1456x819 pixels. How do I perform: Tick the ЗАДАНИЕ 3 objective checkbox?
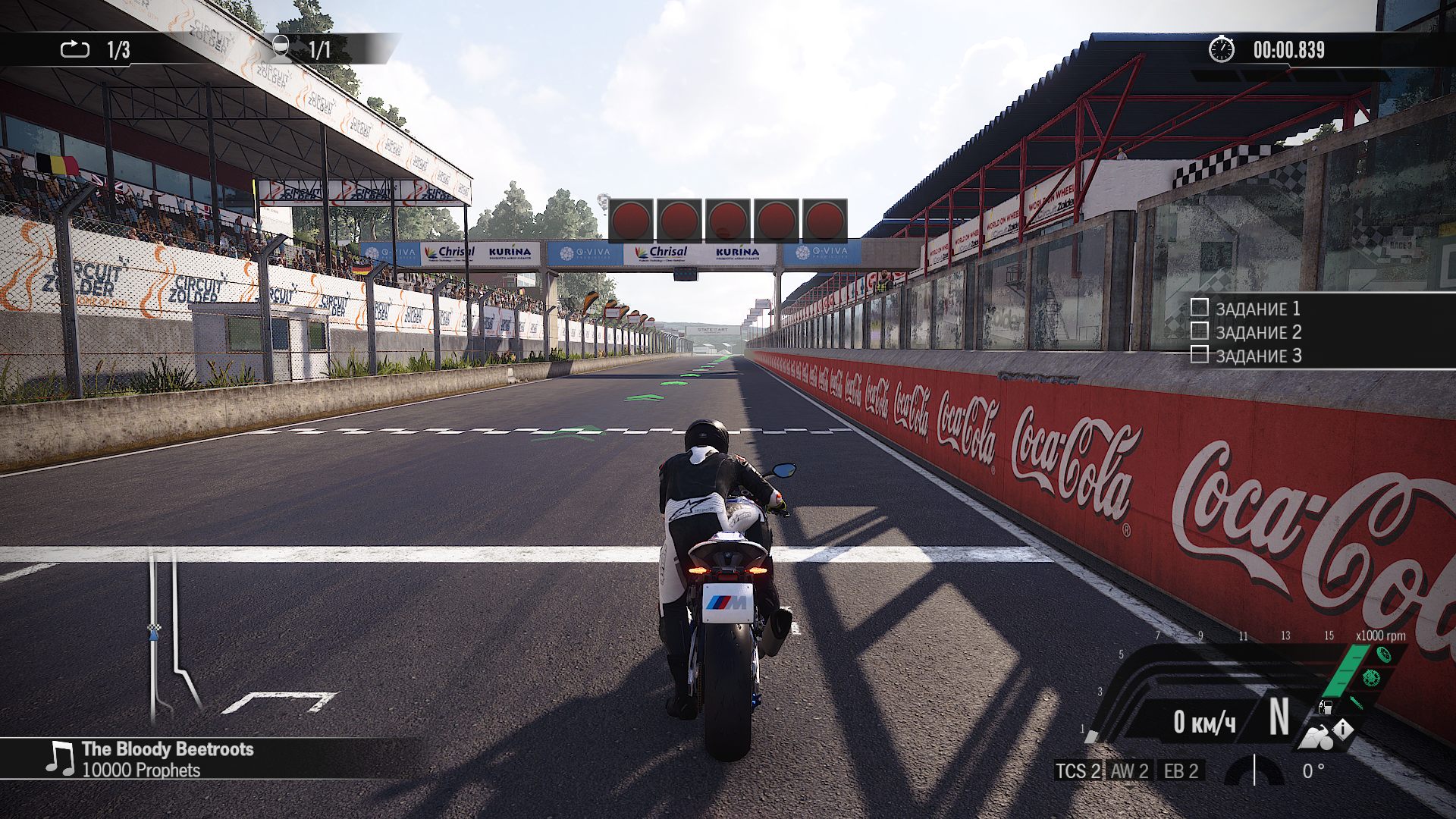pos(1199,354)
